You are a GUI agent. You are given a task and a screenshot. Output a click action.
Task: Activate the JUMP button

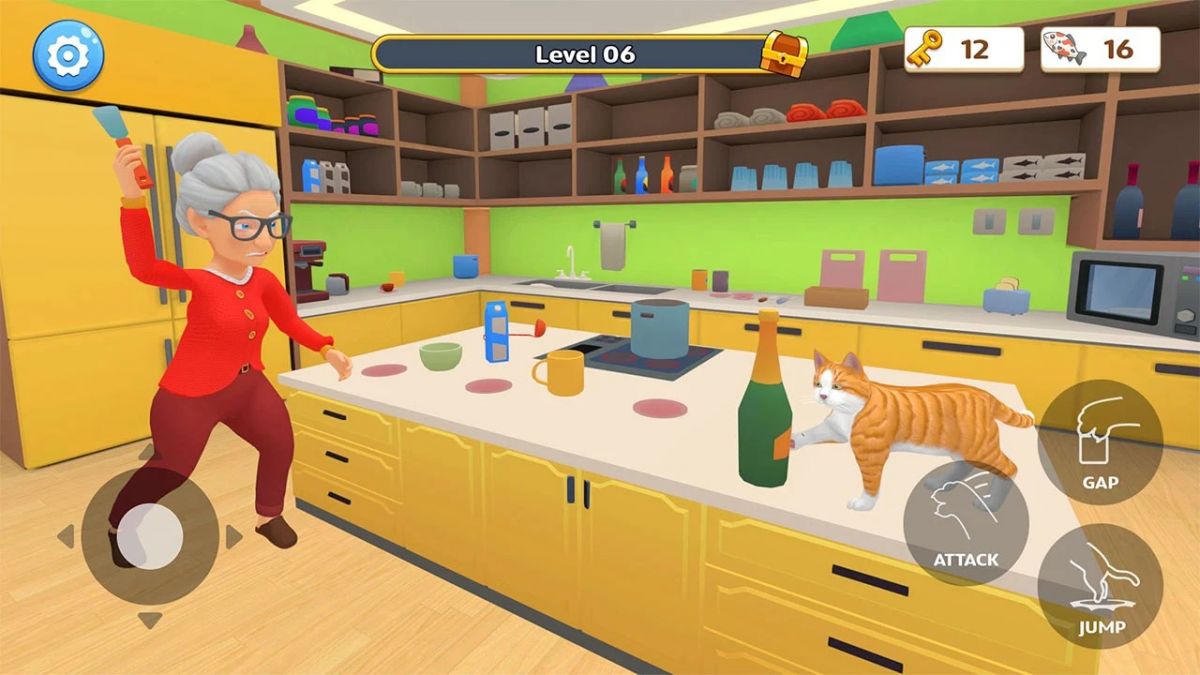coord(1100,586)
